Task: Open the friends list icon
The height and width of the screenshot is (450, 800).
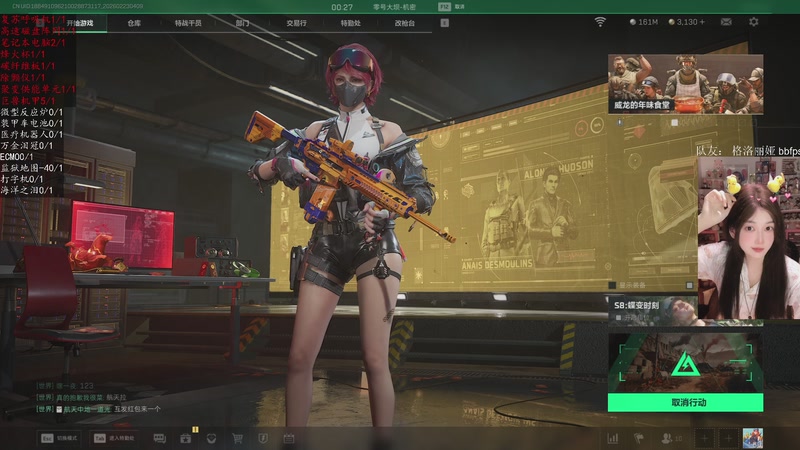Action: [667, 438]
